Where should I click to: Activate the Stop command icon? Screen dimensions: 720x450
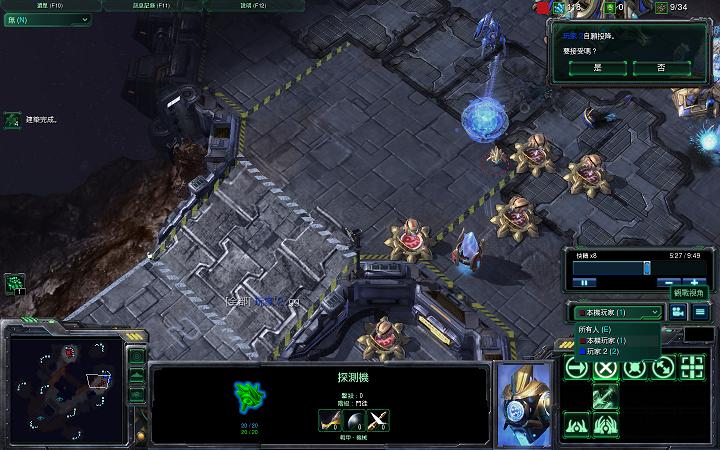coord(605,368)
